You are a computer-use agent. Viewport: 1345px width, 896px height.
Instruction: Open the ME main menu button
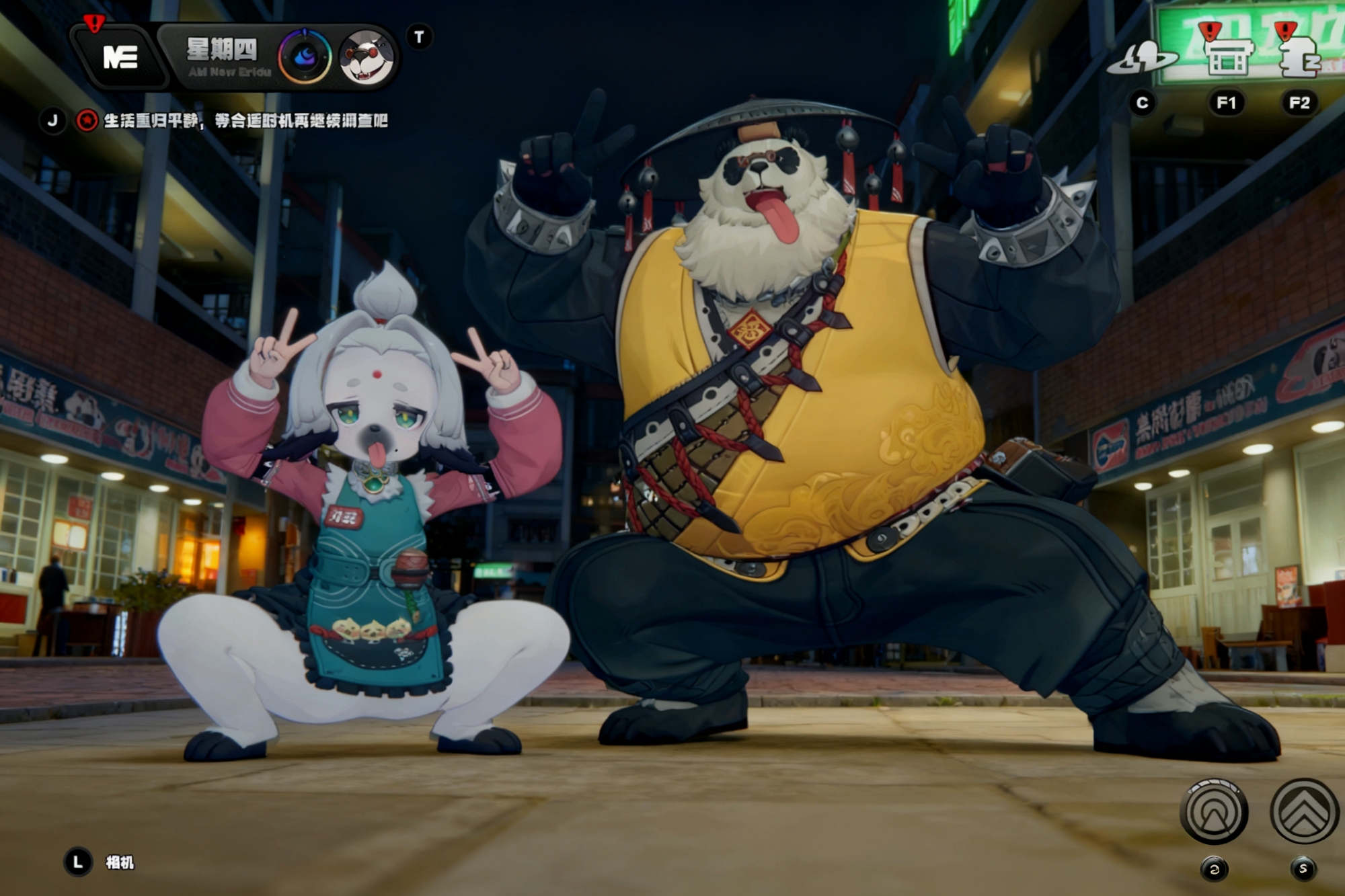coord(120,58)
